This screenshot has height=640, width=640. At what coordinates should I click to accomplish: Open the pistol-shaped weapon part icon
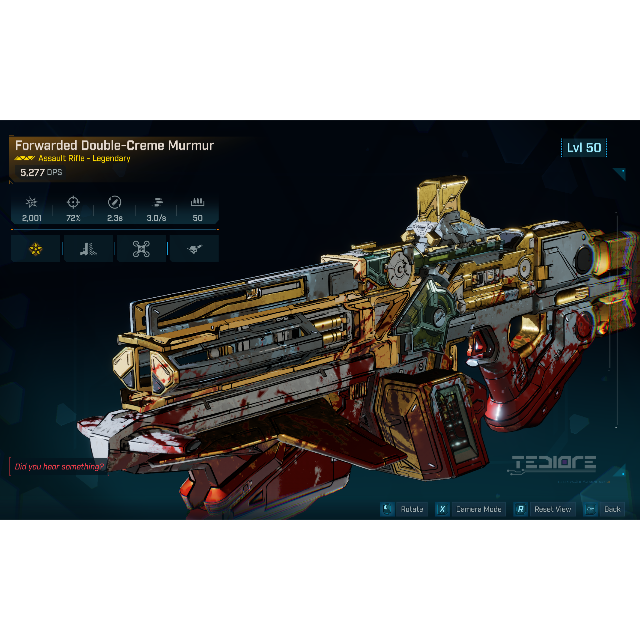coord(88,249)
